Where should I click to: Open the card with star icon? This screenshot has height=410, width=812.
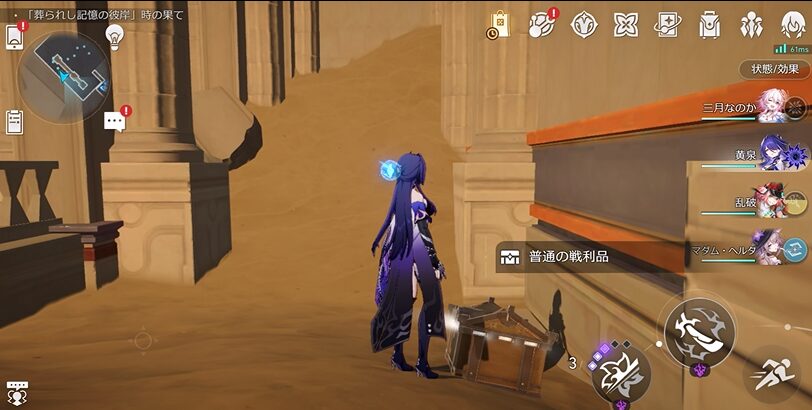pyautogui.click(x=668, y=25)
